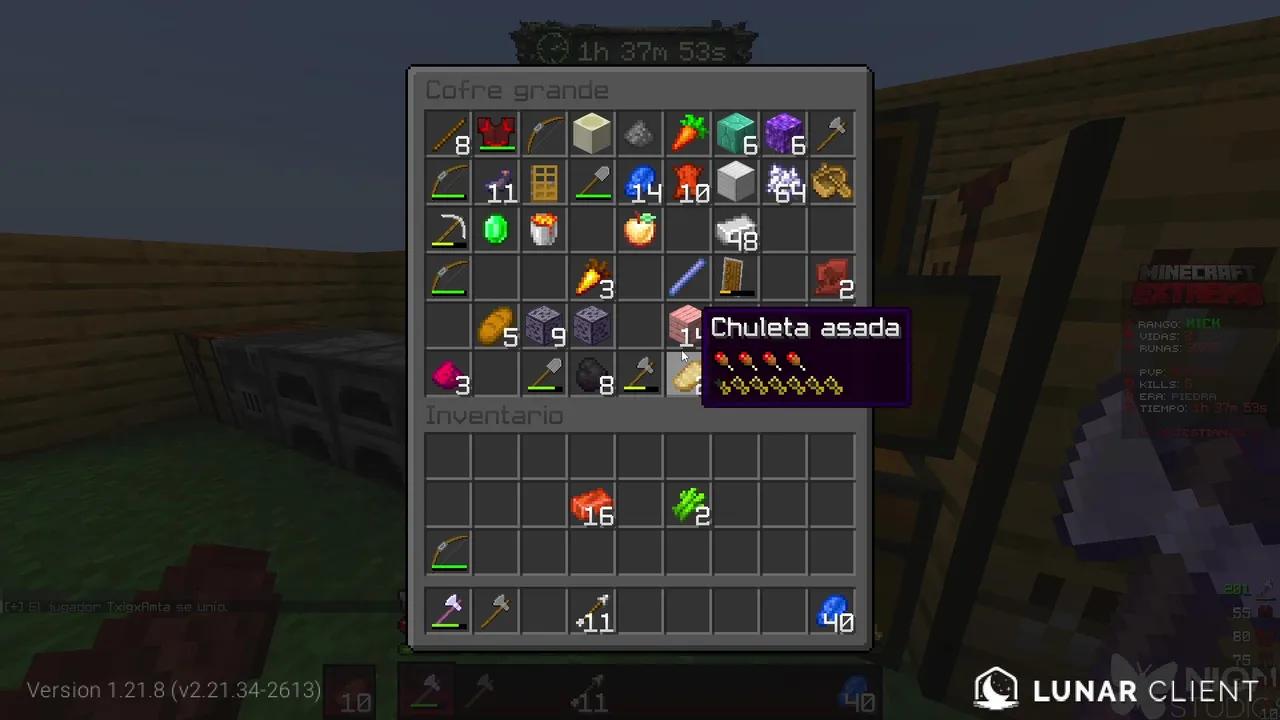The width and height of the screenshot is (1280, 720).
Task: Click the arrow stack of 11 in hotbar
Action: point(593,613)
